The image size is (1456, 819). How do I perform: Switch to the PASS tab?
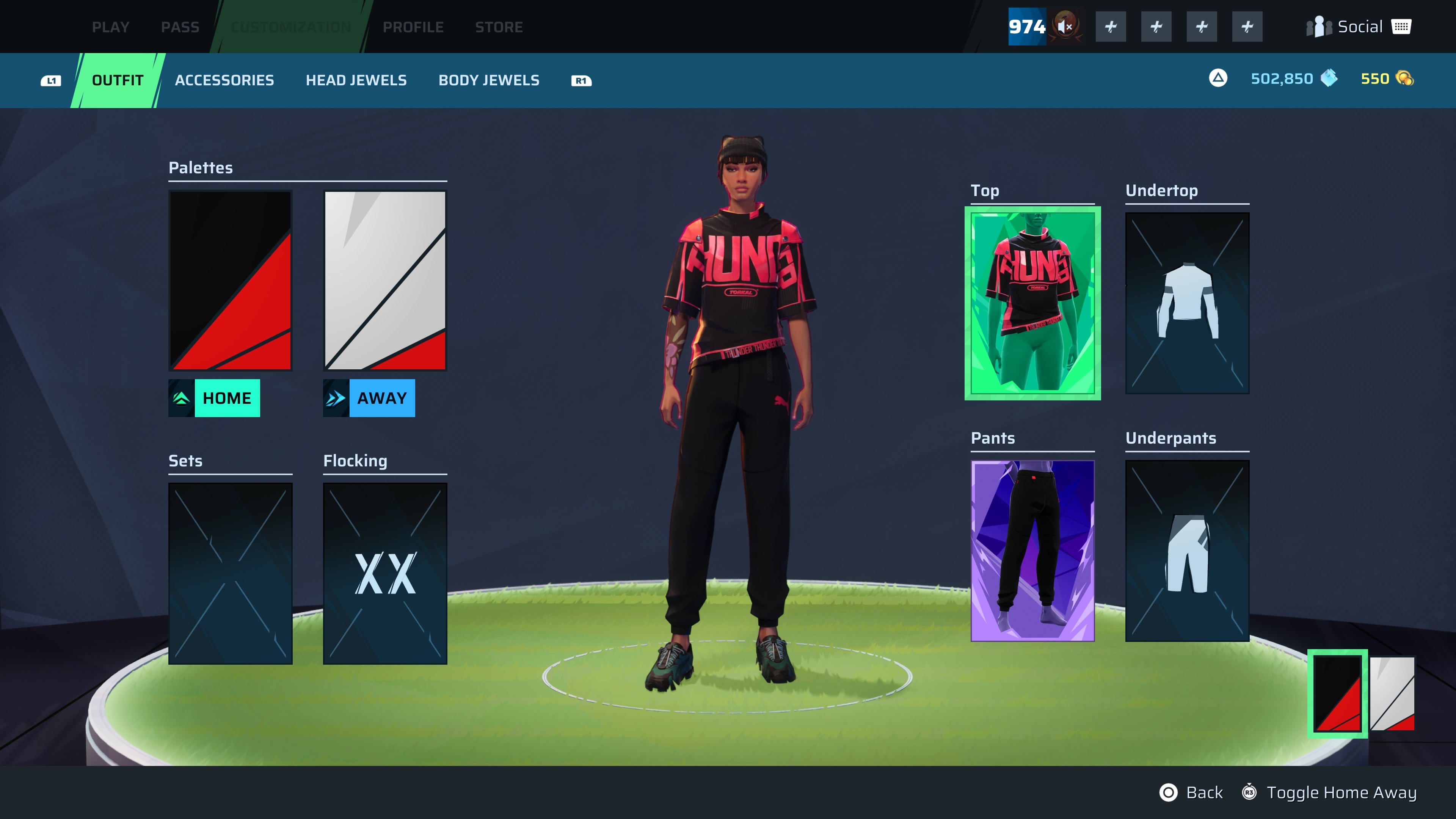point(180,27)
